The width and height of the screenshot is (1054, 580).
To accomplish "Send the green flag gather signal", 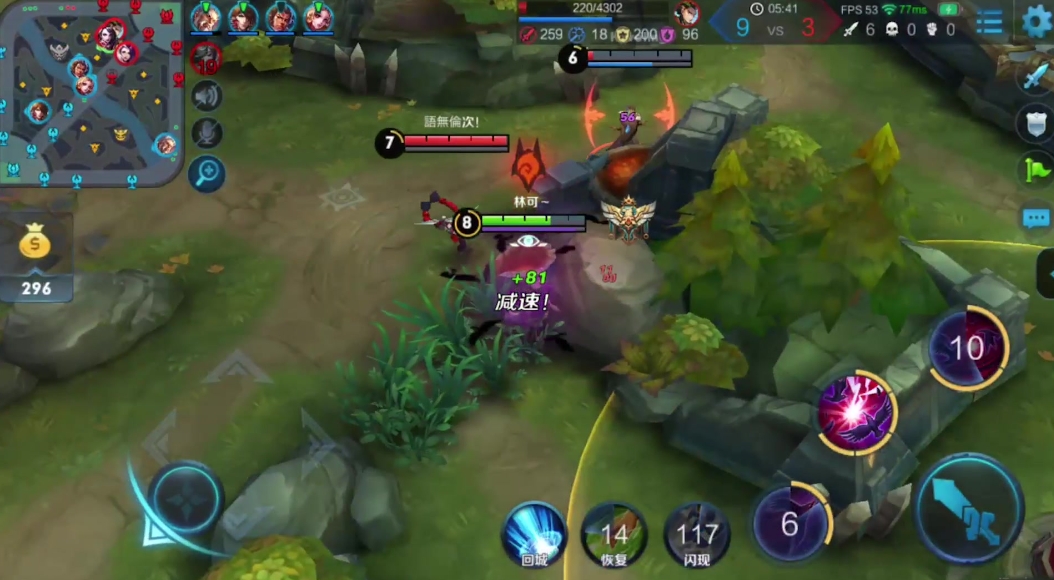I will (x=1036, y=168).
